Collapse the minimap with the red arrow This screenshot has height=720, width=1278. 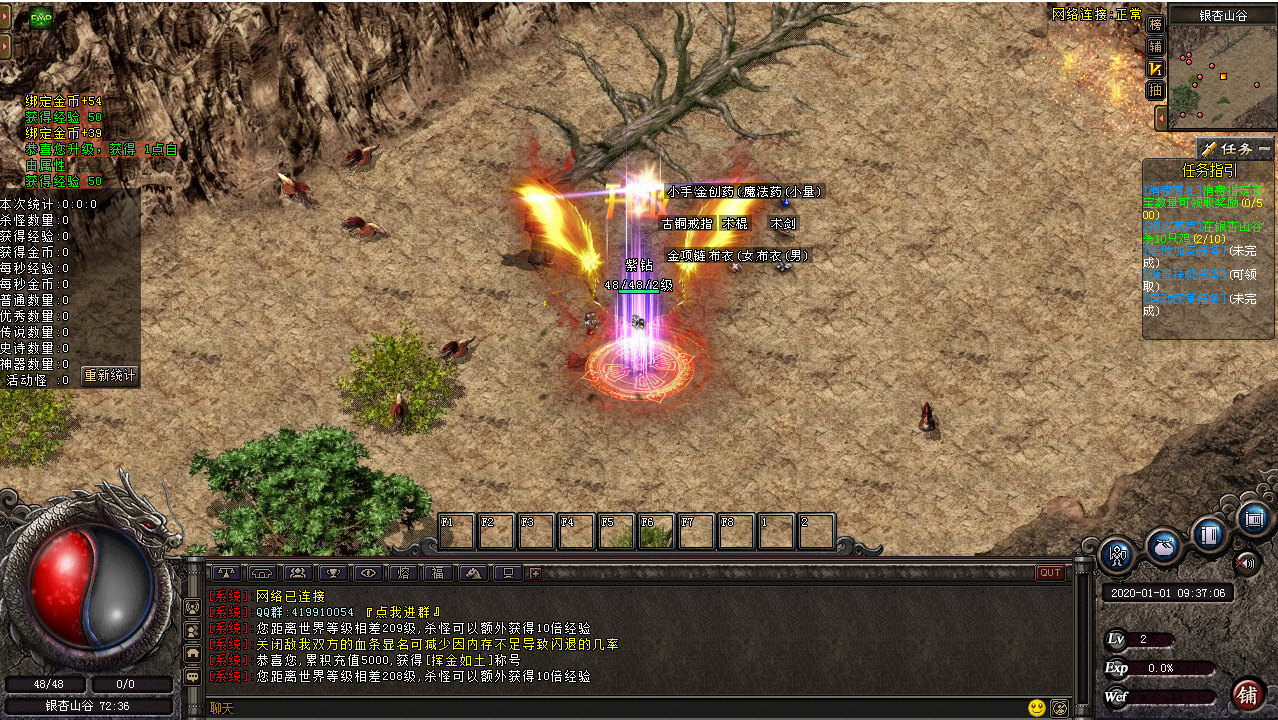click(x=1160, y=118)
